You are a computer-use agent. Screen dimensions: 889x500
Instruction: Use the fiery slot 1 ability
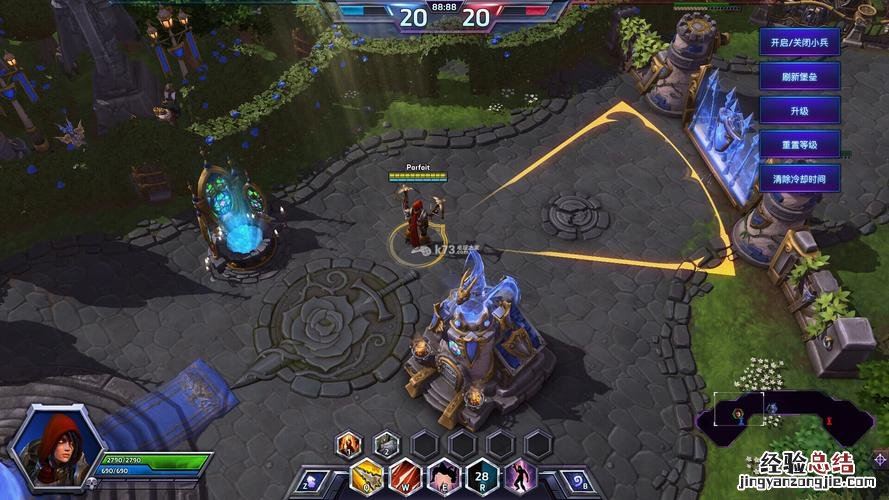point(349,443)
